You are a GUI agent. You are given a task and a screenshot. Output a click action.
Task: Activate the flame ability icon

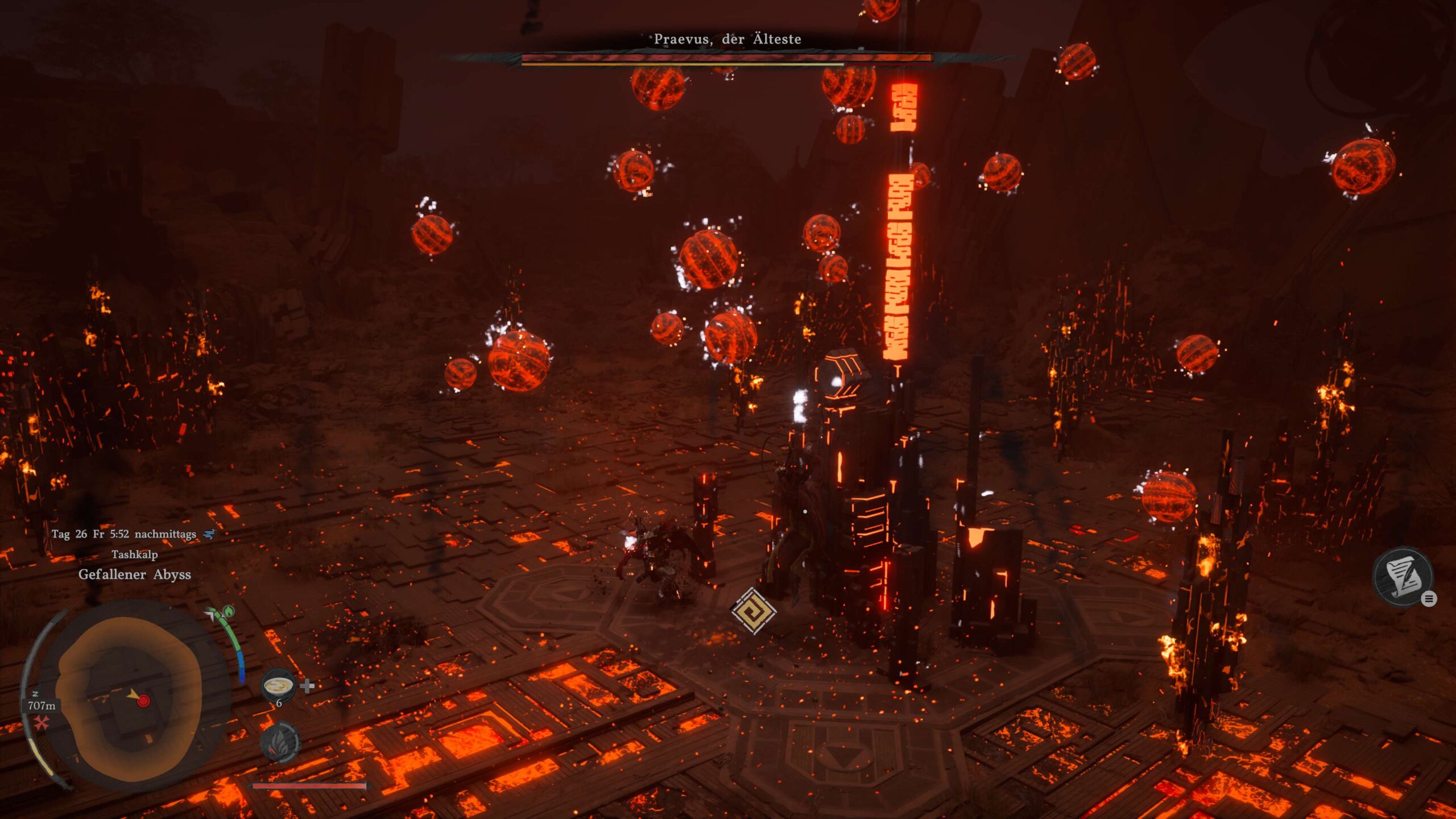(279, 743)
